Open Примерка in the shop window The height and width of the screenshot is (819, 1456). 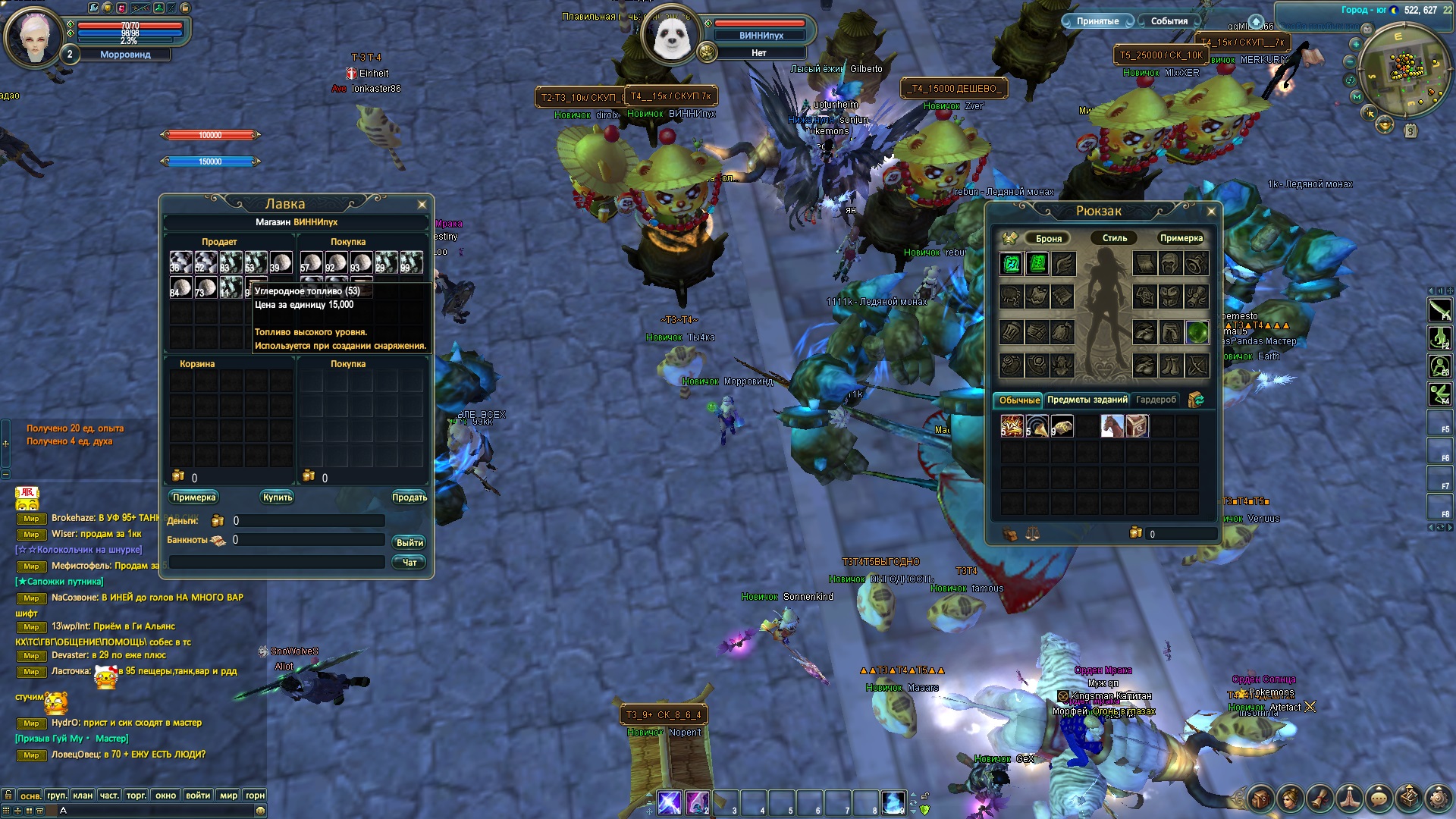pos(194,497)
